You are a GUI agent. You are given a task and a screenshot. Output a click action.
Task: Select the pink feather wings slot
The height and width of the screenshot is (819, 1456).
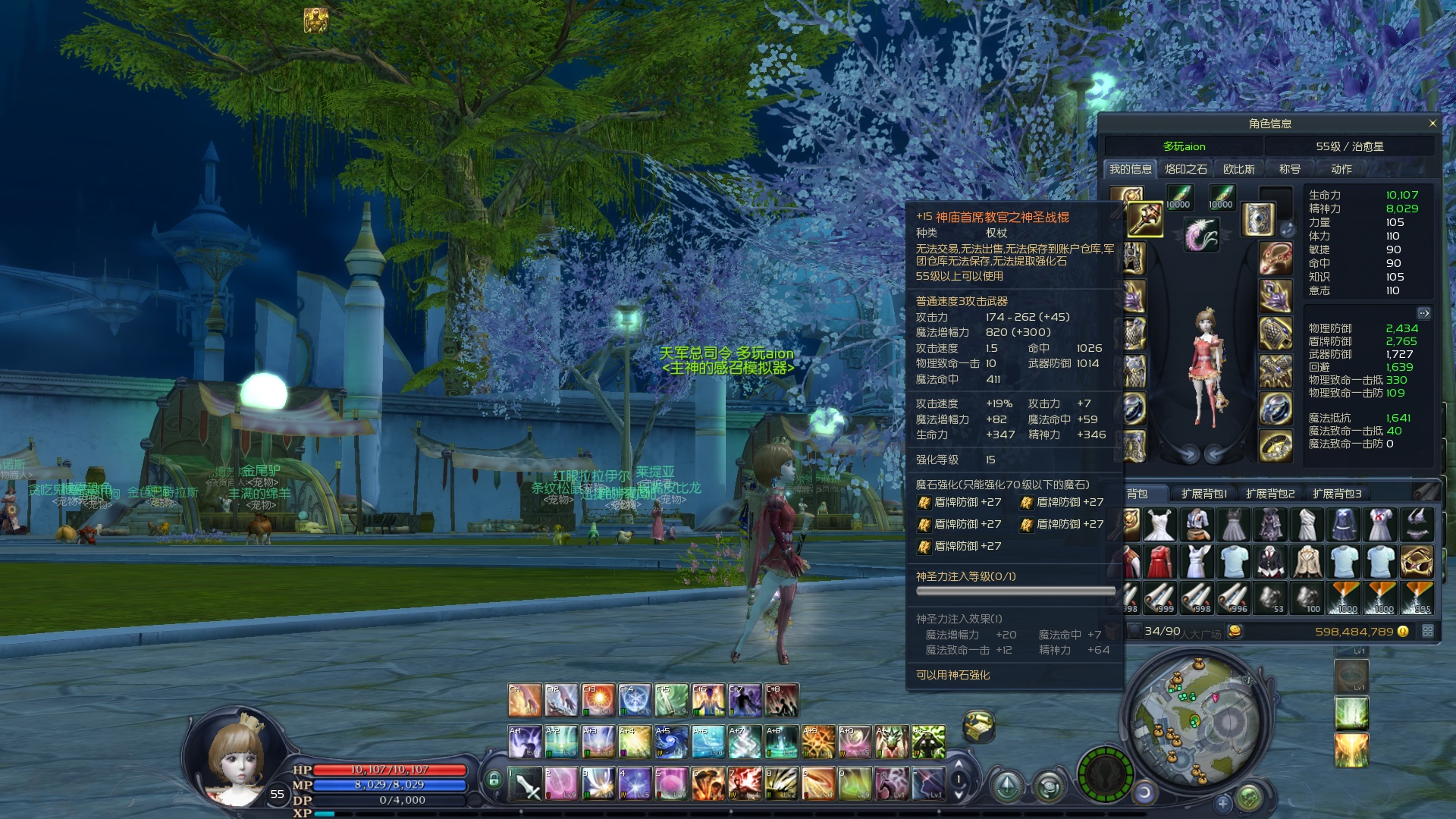(1201, 234)
